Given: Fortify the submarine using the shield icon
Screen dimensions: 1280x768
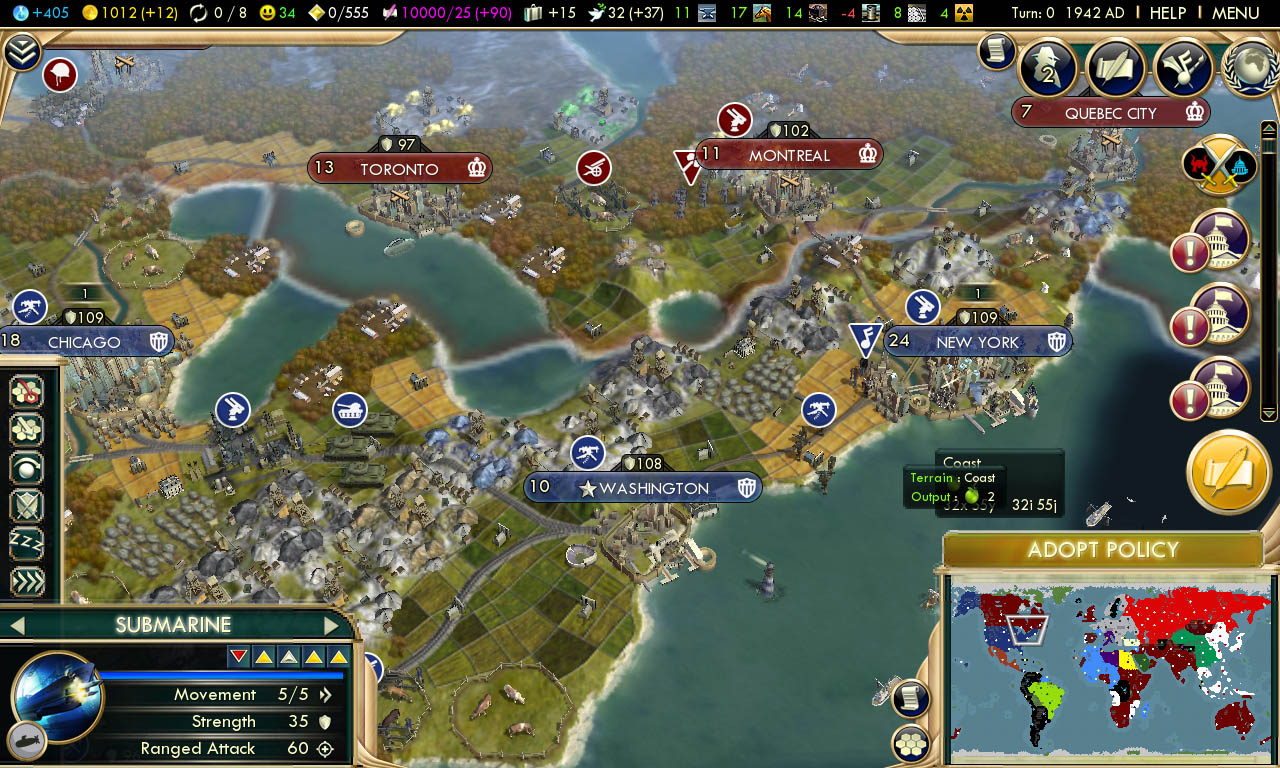Looking at the screenshot, I should pyautogui.click(x=27, y=506).
